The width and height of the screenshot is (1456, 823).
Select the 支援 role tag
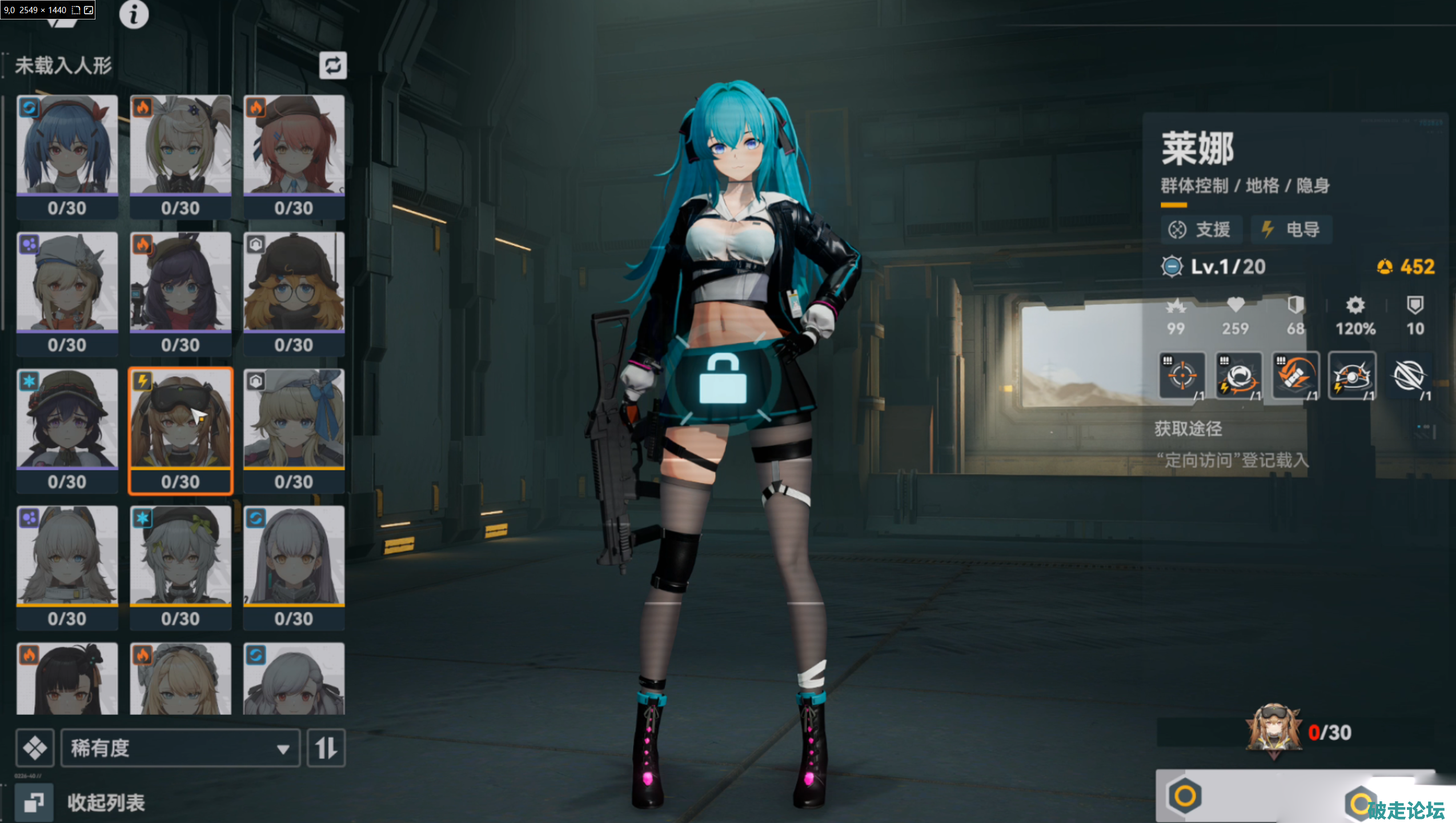click(1202, 230)
